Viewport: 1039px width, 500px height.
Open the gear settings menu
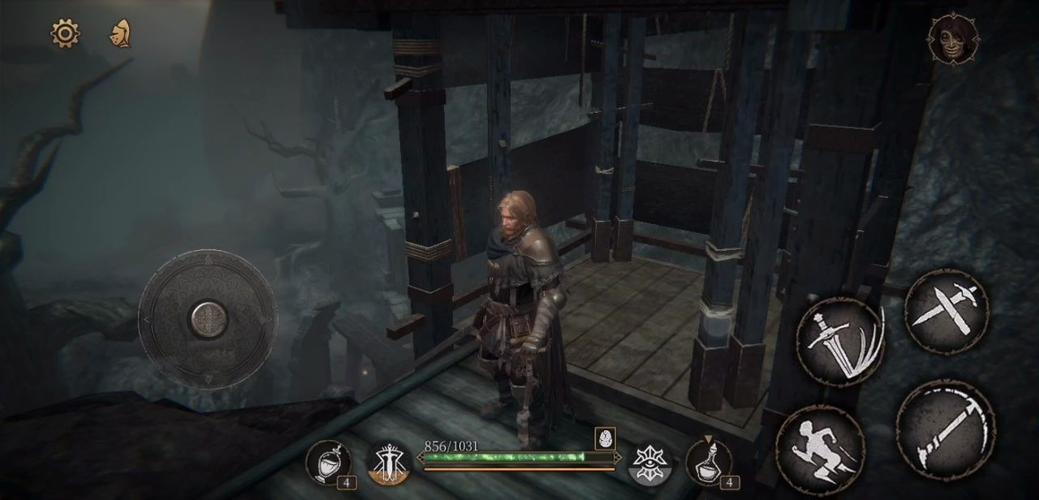(x=65, y=34)
